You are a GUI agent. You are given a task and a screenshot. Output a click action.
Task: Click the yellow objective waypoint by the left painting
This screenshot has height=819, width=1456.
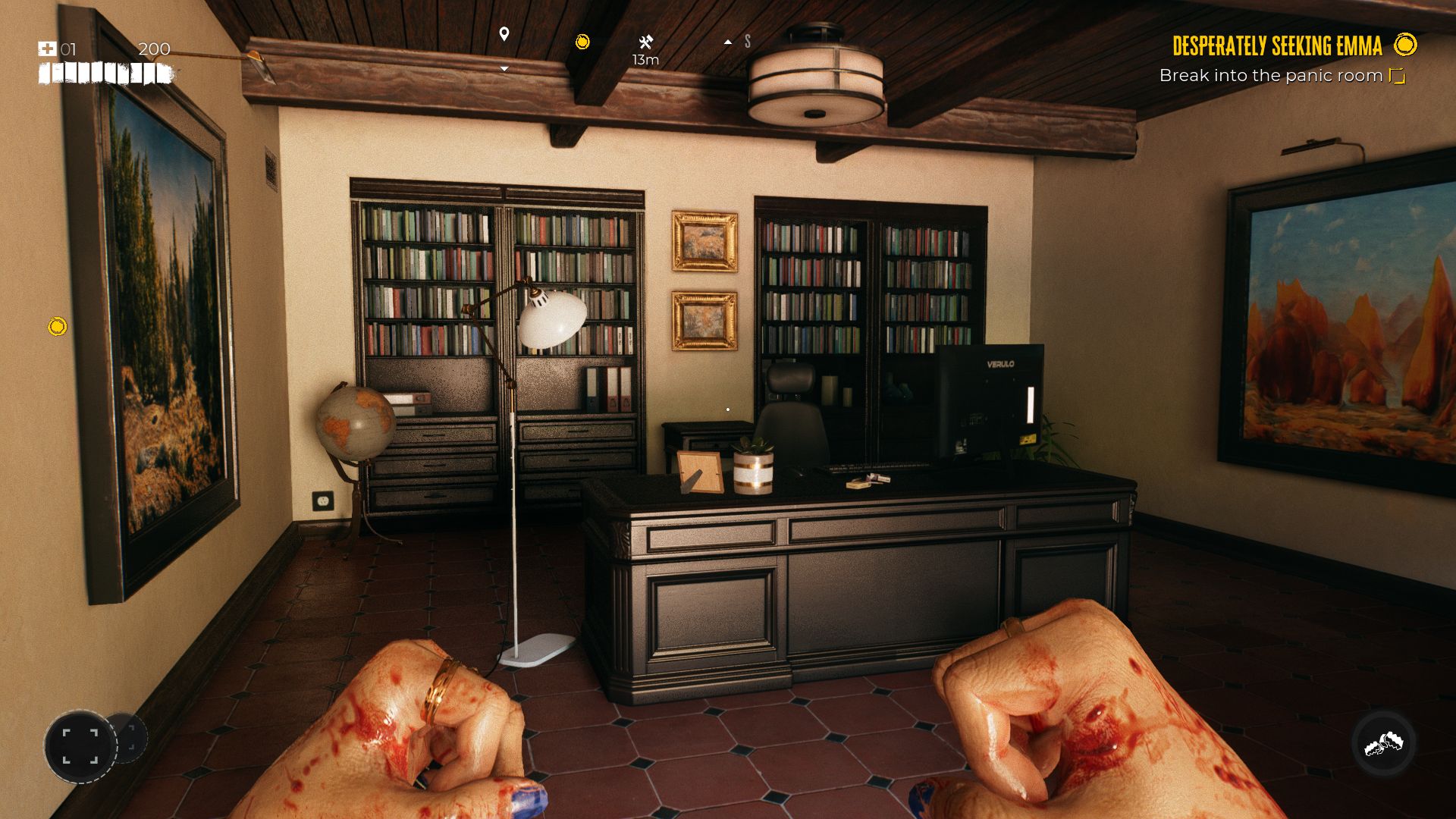tap(58, 327)
